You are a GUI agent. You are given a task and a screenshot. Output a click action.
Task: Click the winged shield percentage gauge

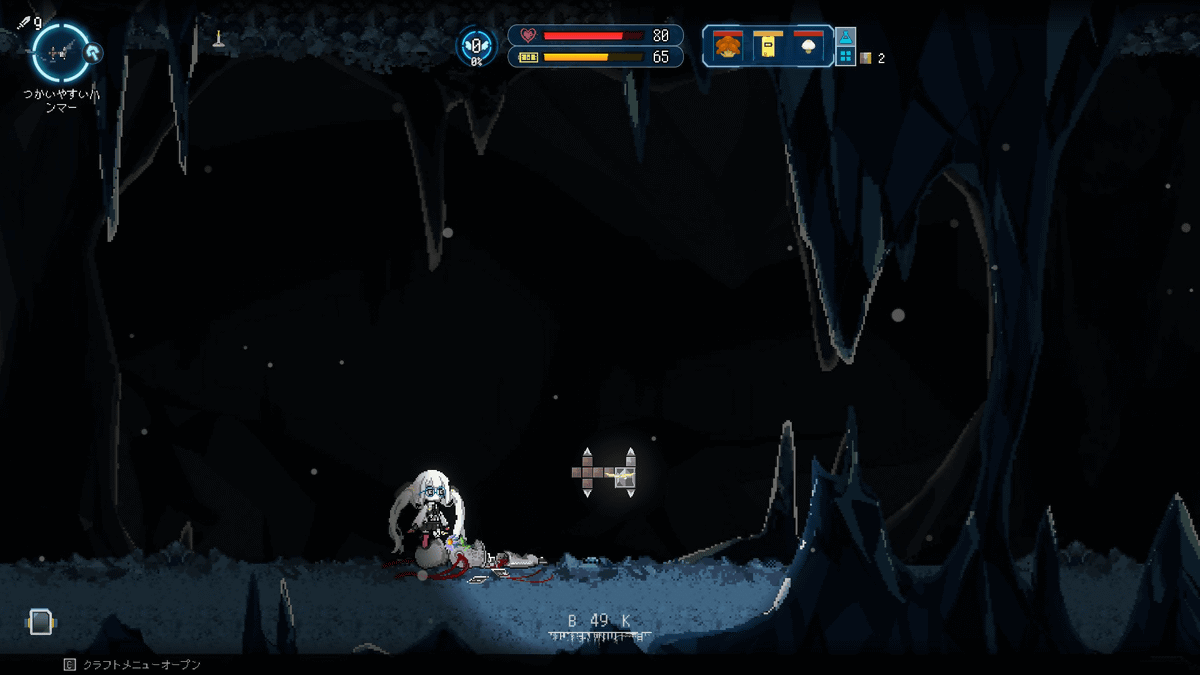[477, 46]
